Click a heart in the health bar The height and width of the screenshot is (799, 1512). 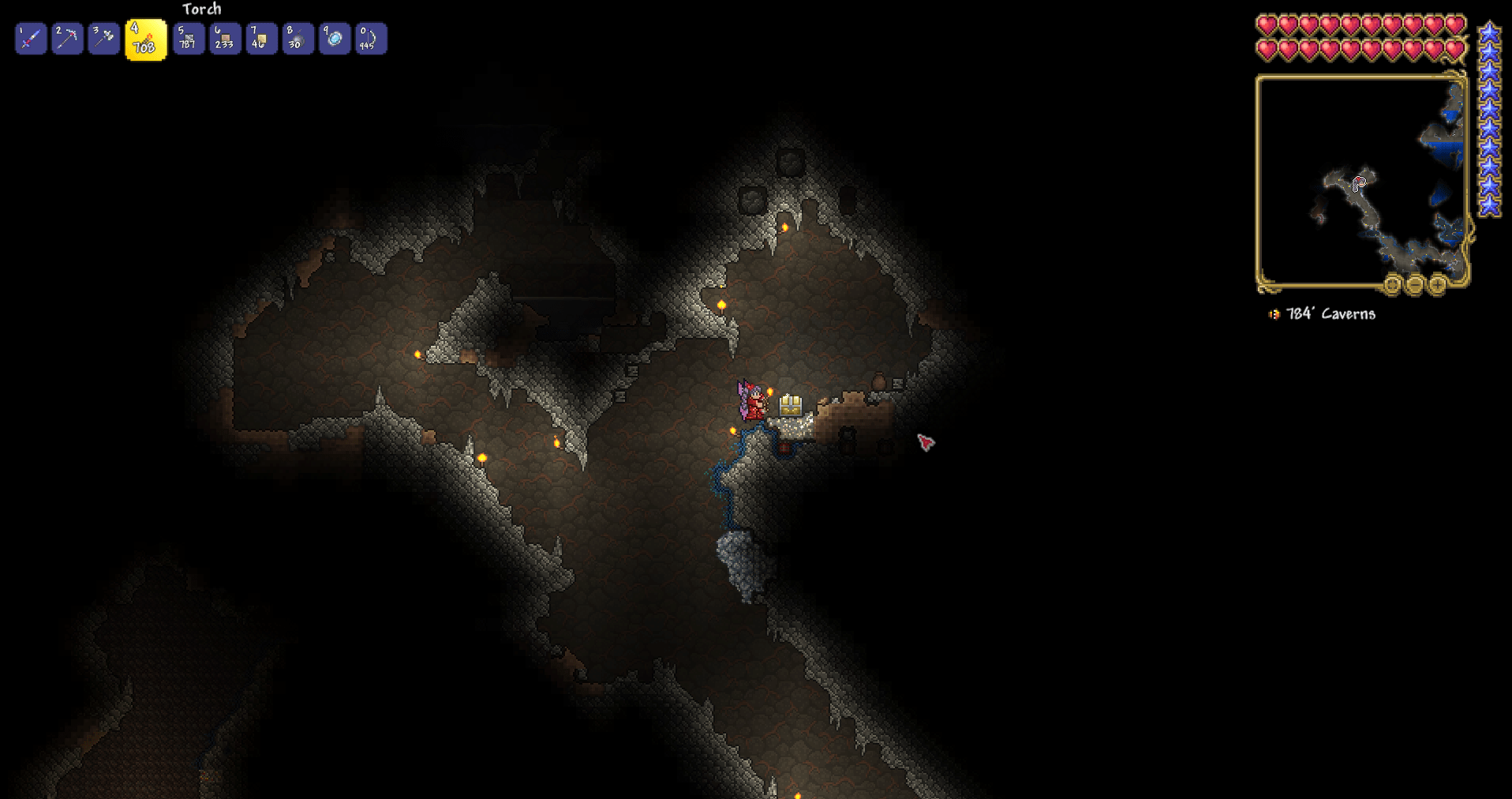coord(1266,24)
